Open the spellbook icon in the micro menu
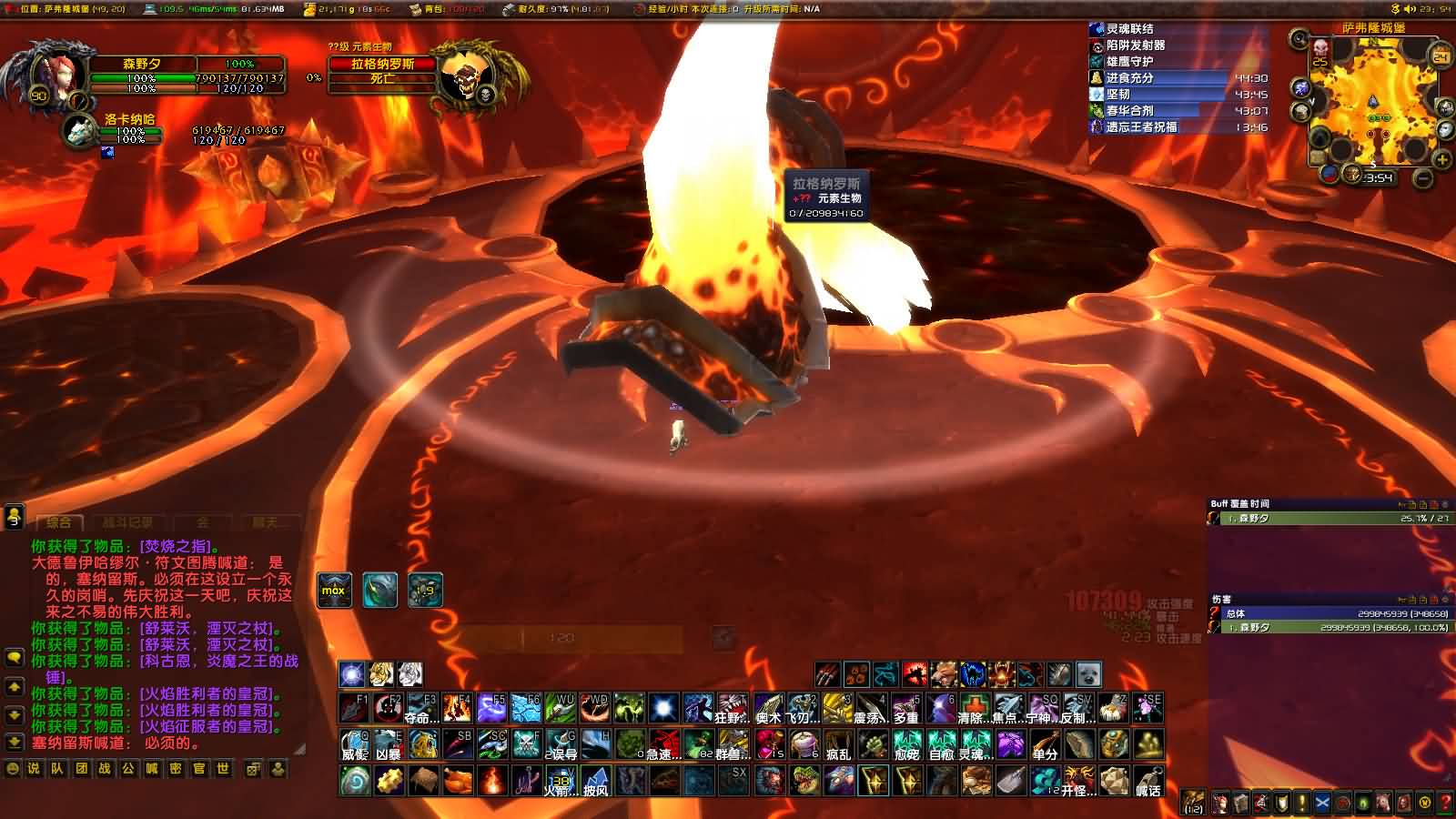Viewport: 1456px width, 819px height. (1241, 804)
